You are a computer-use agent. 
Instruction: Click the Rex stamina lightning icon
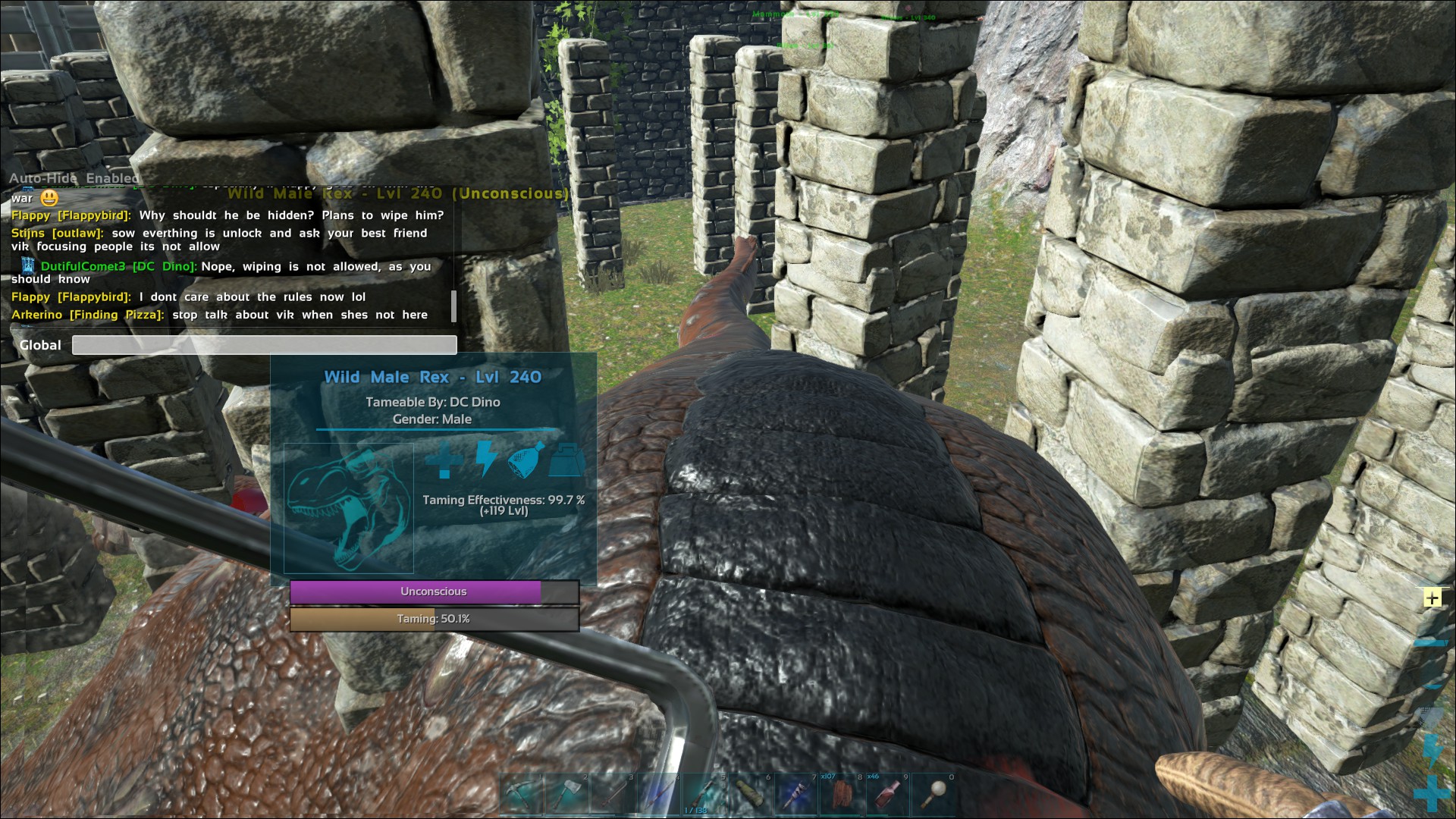click(x=485, y=460)
